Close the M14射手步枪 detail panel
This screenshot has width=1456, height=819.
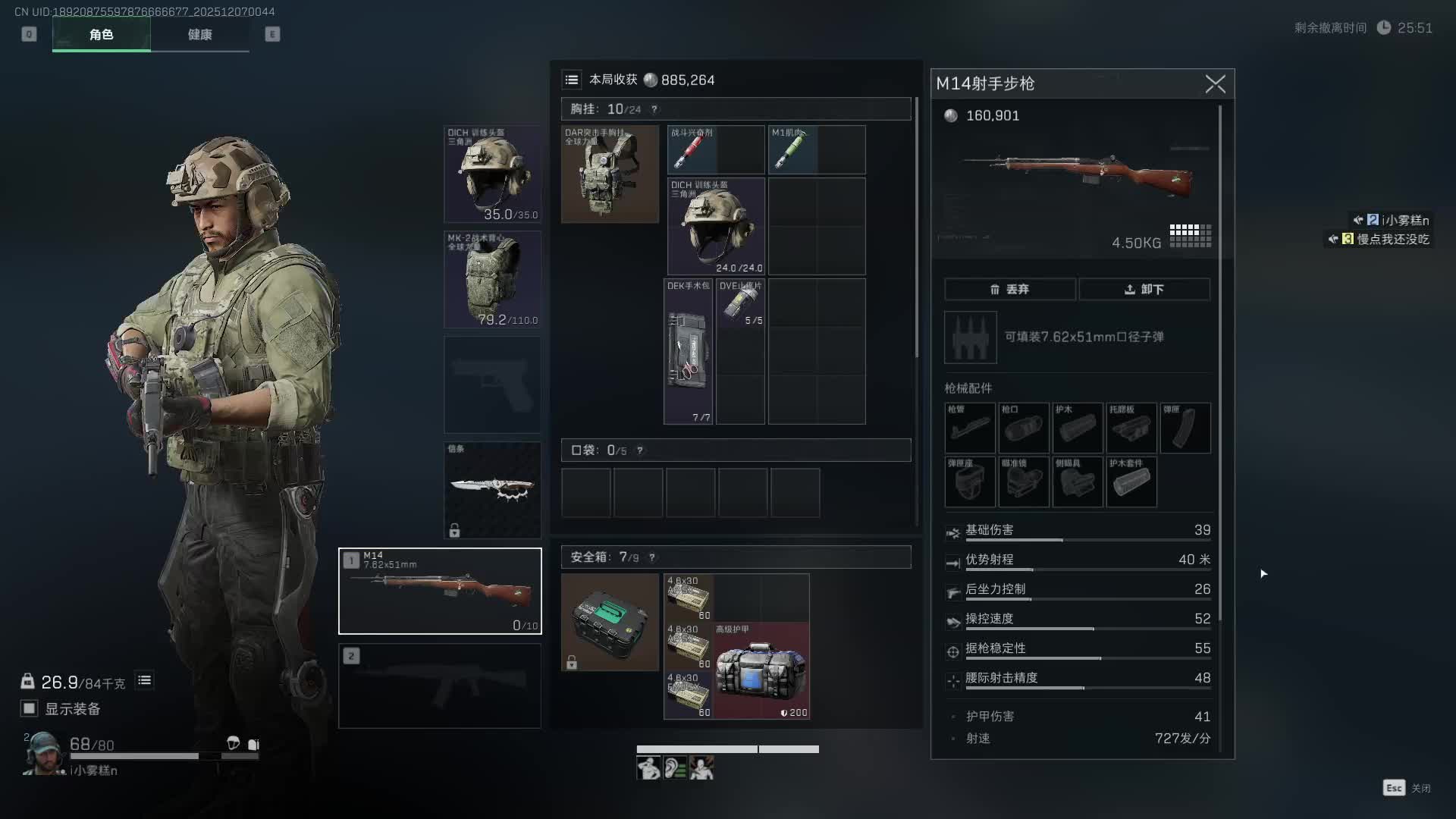tap(1215, 84)
